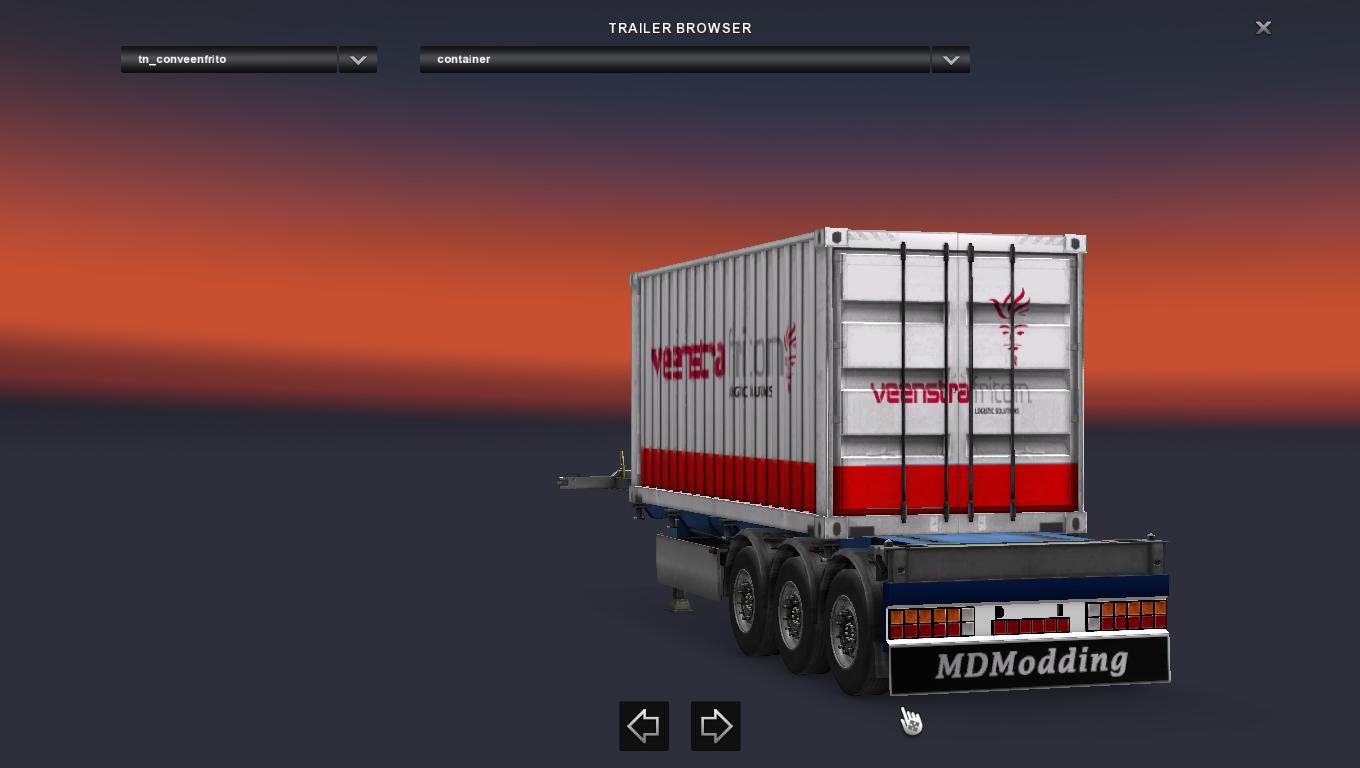Expand the container dropdown list

click(x=950, y=60)
